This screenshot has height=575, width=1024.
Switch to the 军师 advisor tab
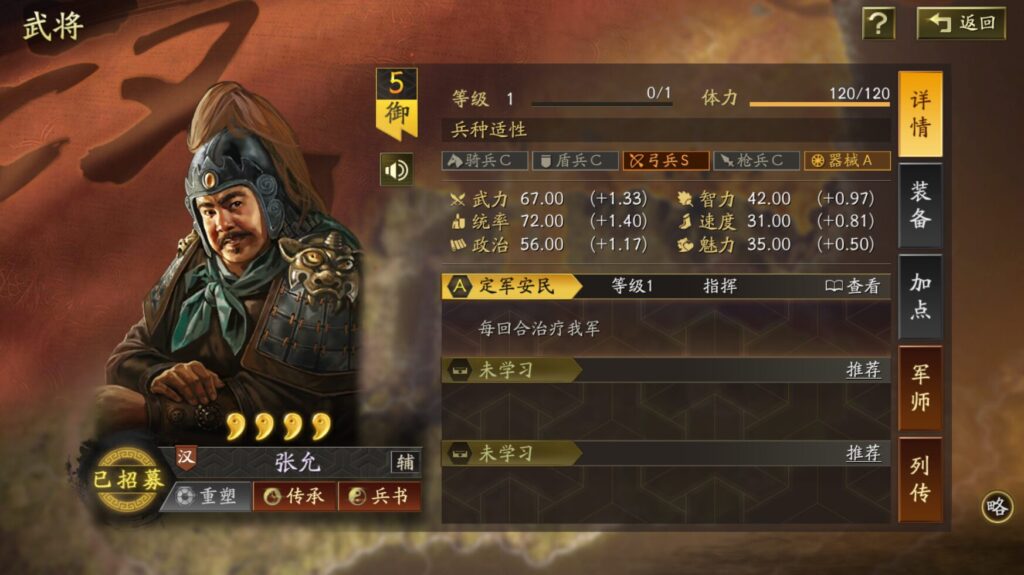[920, 388]
